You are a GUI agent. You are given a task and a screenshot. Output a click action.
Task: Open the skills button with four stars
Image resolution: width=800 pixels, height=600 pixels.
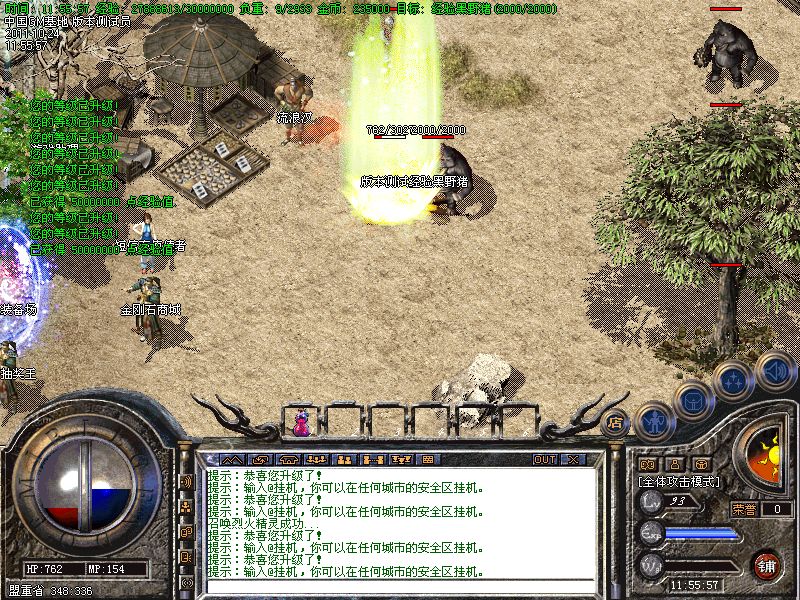733,381
